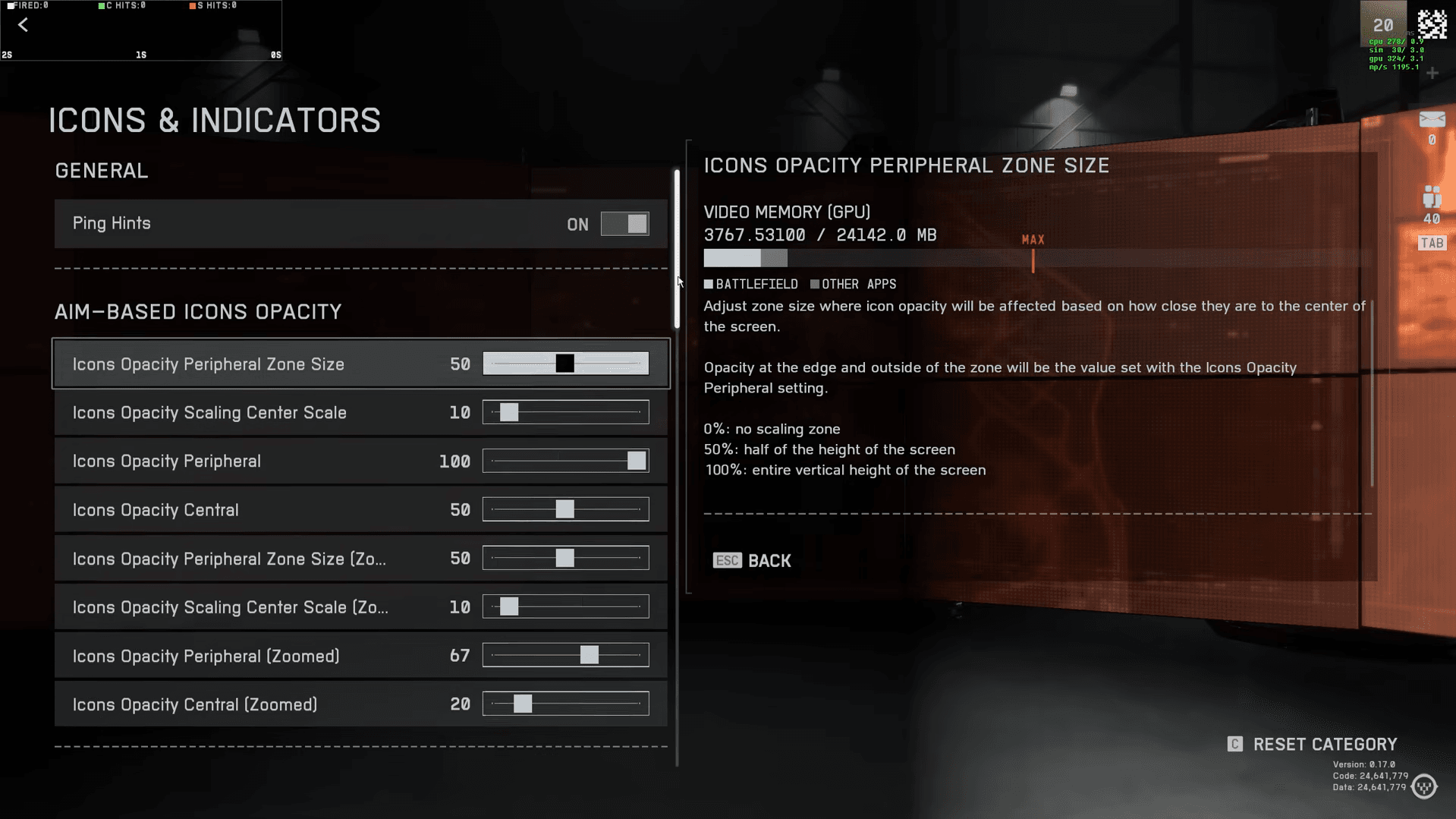This screenshot has height=819, width=1456.
Task: Click the settings list scrollbar
Action: click(677, 249)
